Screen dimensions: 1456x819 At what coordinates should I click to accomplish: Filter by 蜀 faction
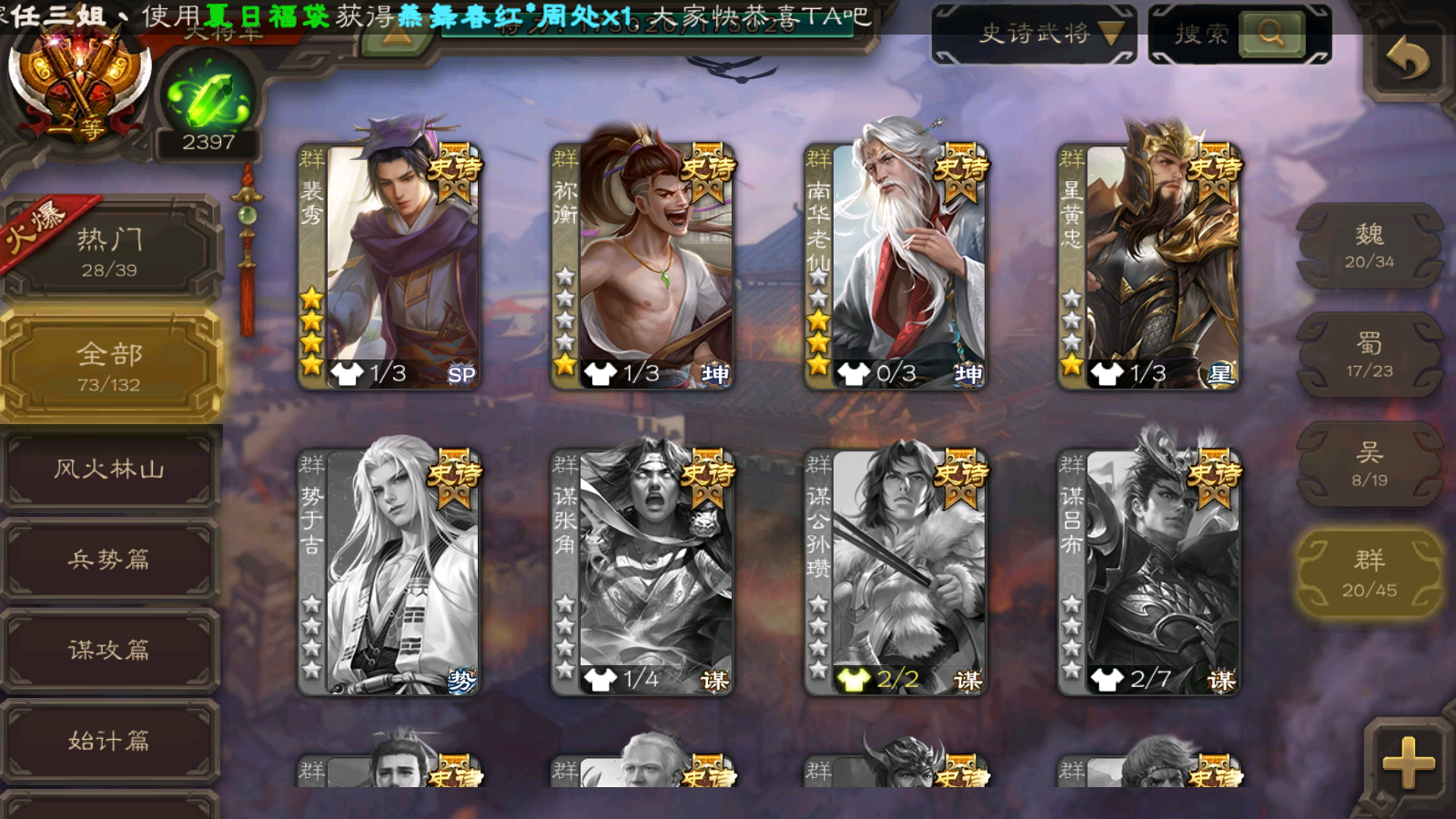[1369, 355]
